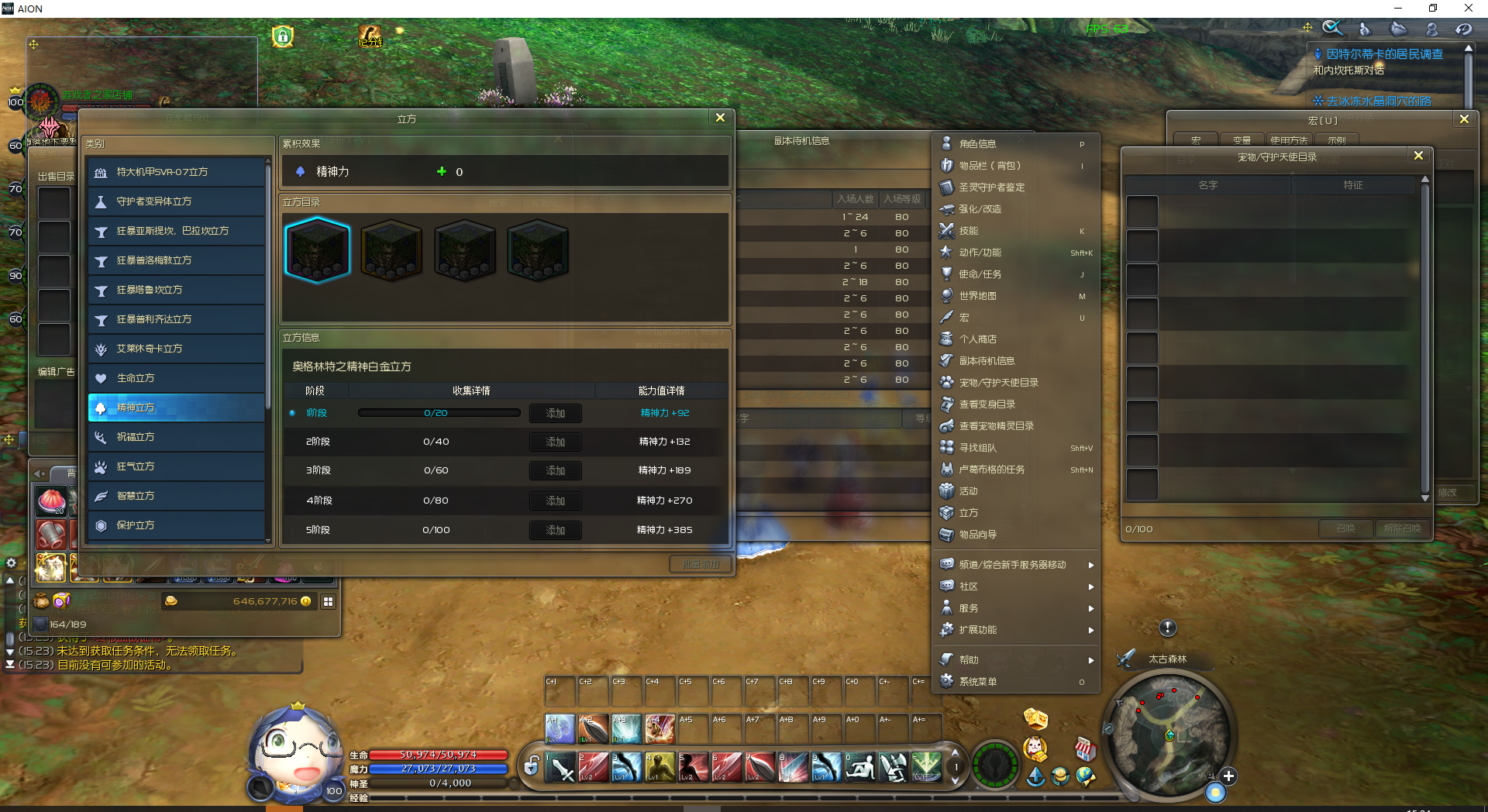Select the cyan-highlighted cube thumbnail
This screenshot has width=1488, height=812.
[x=318, y=249]
